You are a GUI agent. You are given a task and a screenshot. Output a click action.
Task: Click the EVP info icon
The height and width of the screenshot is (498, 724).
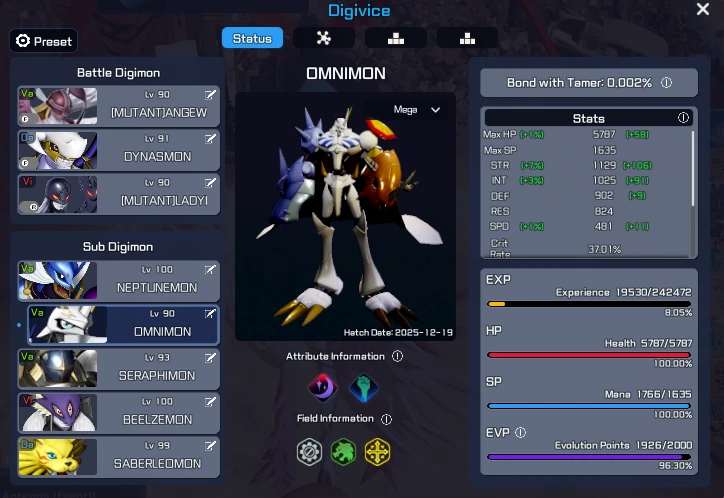click(520, 433)
